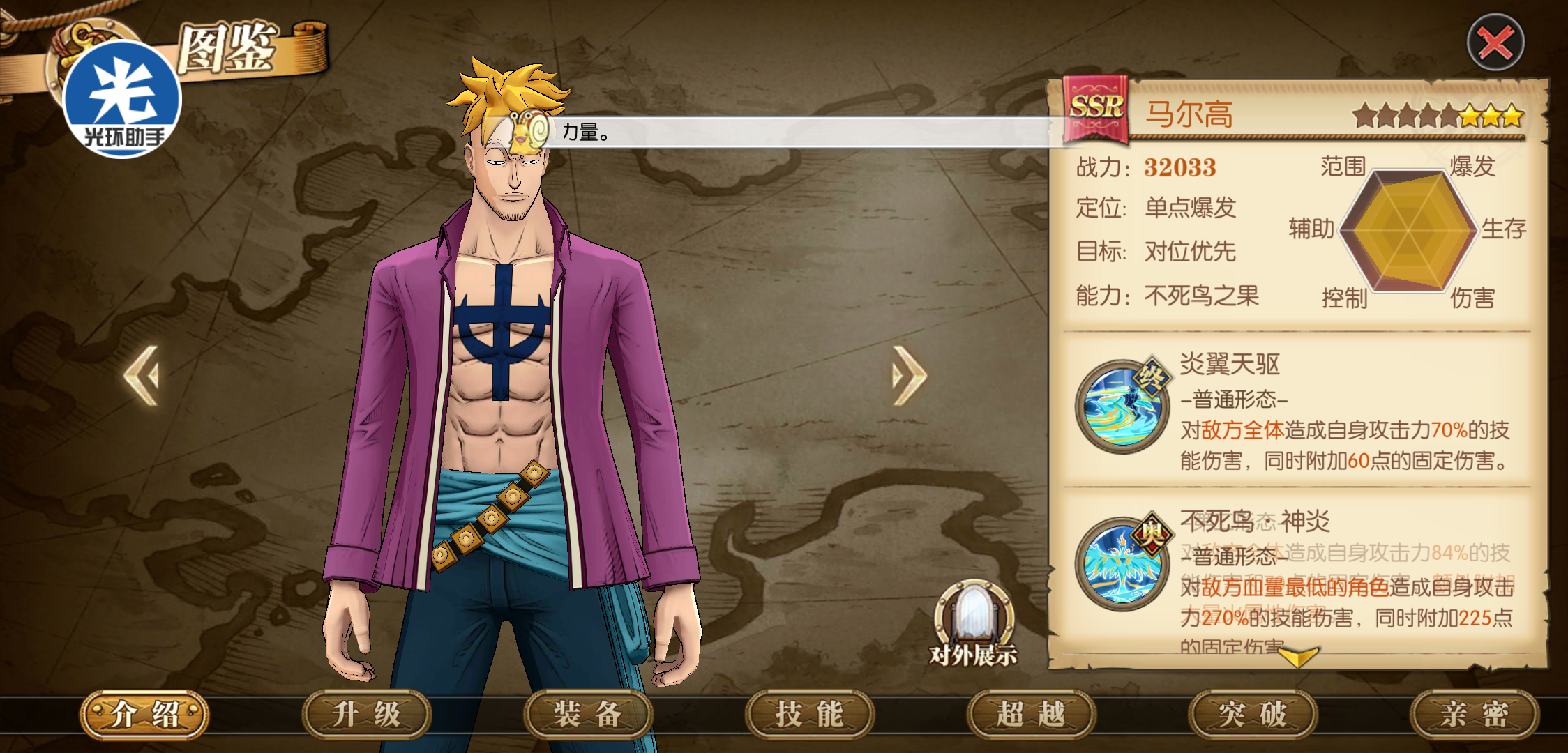Image resolution: width=1568 pixels, height=753 pixels.
Task: Switch to the 亲密 tab
Action: coord(1475,715)
